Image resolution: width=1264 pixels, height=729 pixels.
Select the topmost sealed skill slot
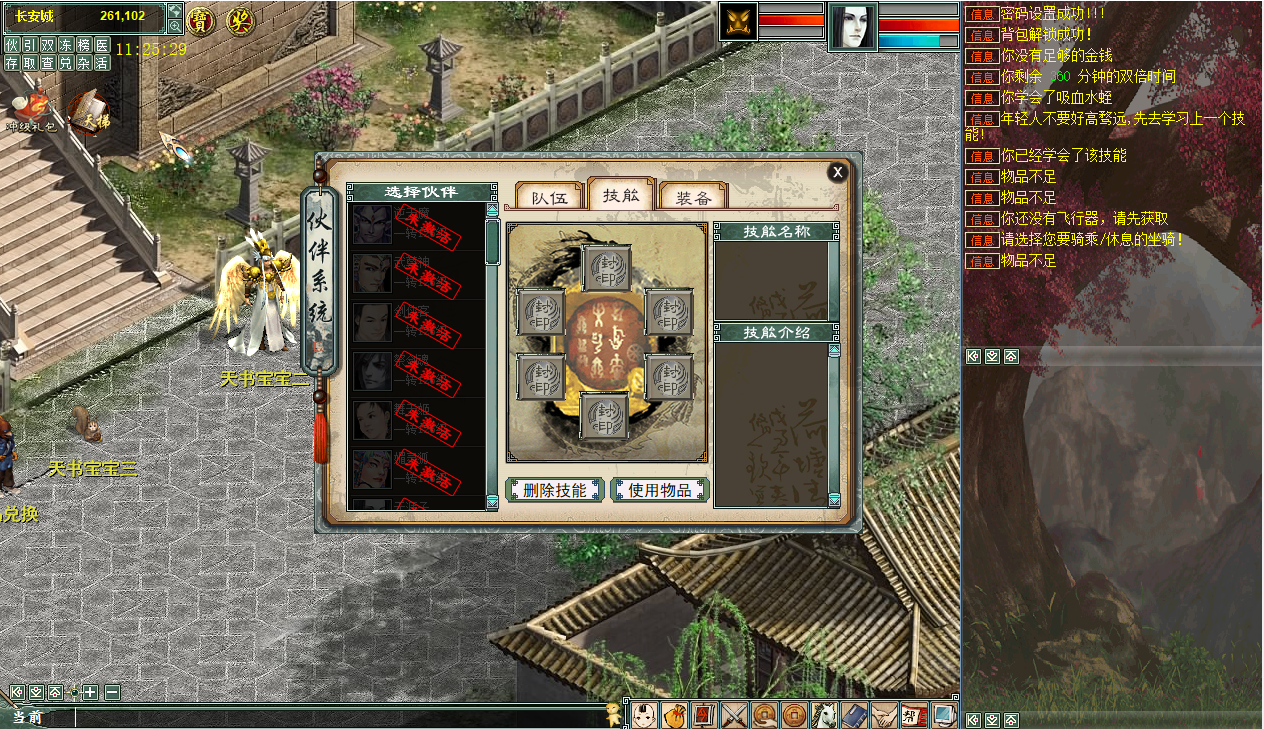pos(605,268)
